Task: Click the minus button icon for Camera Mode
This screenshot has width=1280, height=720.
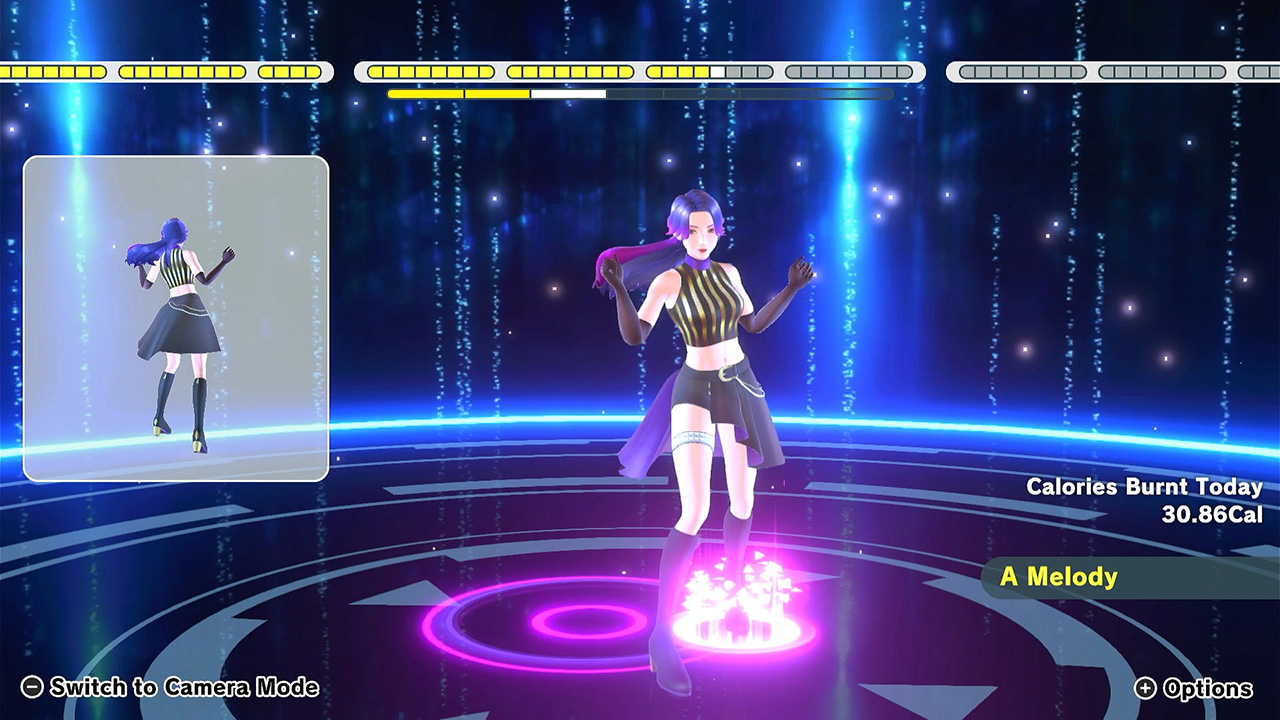Action: (x=34, y=688)
